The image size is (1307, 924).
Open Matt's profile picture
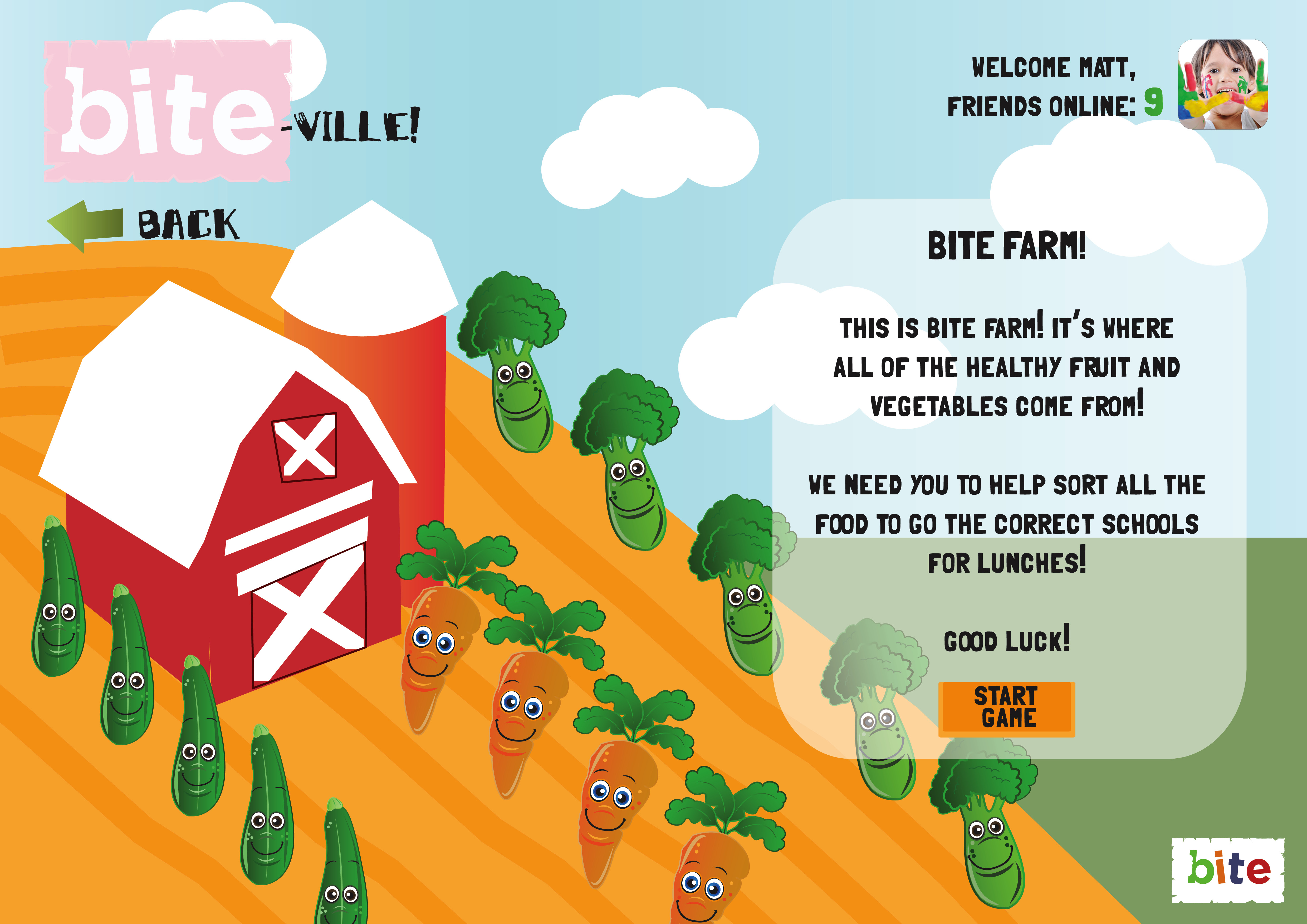point(1222,84)
